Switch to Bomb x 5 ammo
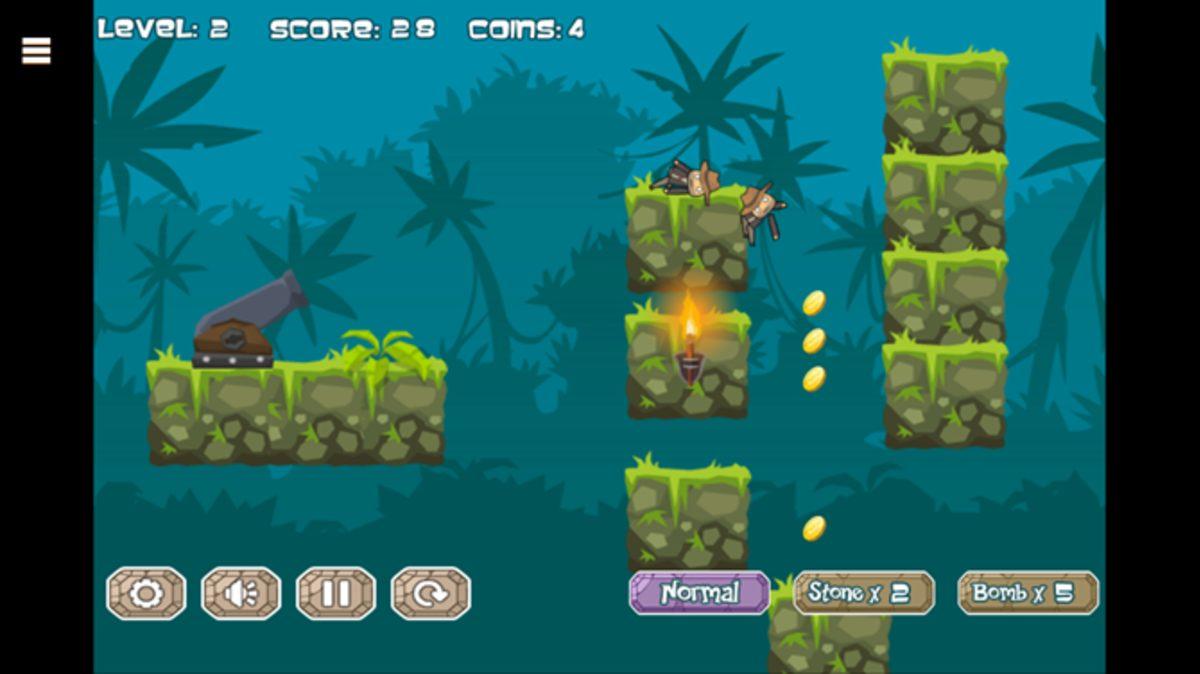The image size is (1200, 674). pos(1027,592)
